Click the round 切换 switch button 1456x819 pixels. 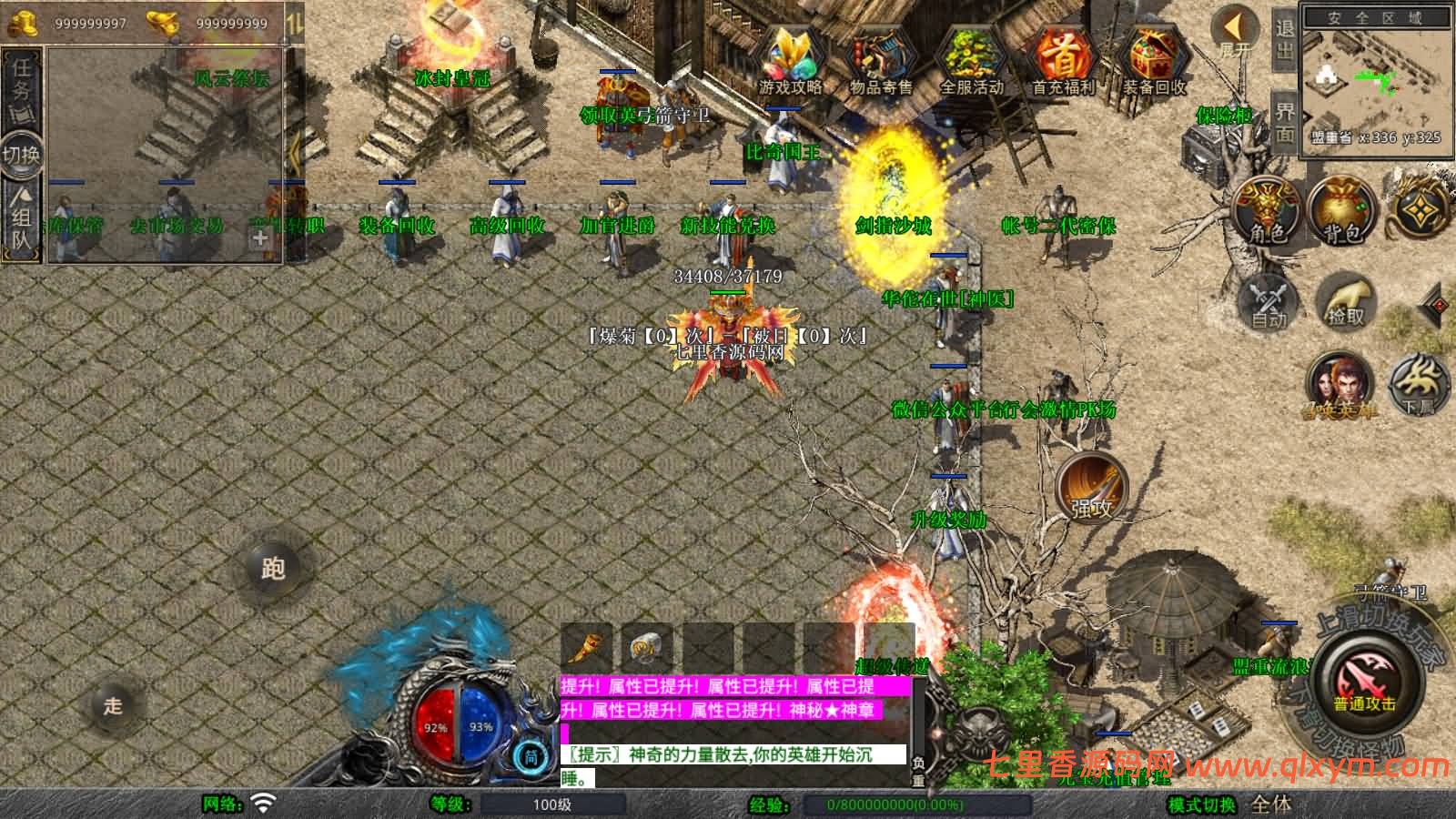click(x=21, y=154)
